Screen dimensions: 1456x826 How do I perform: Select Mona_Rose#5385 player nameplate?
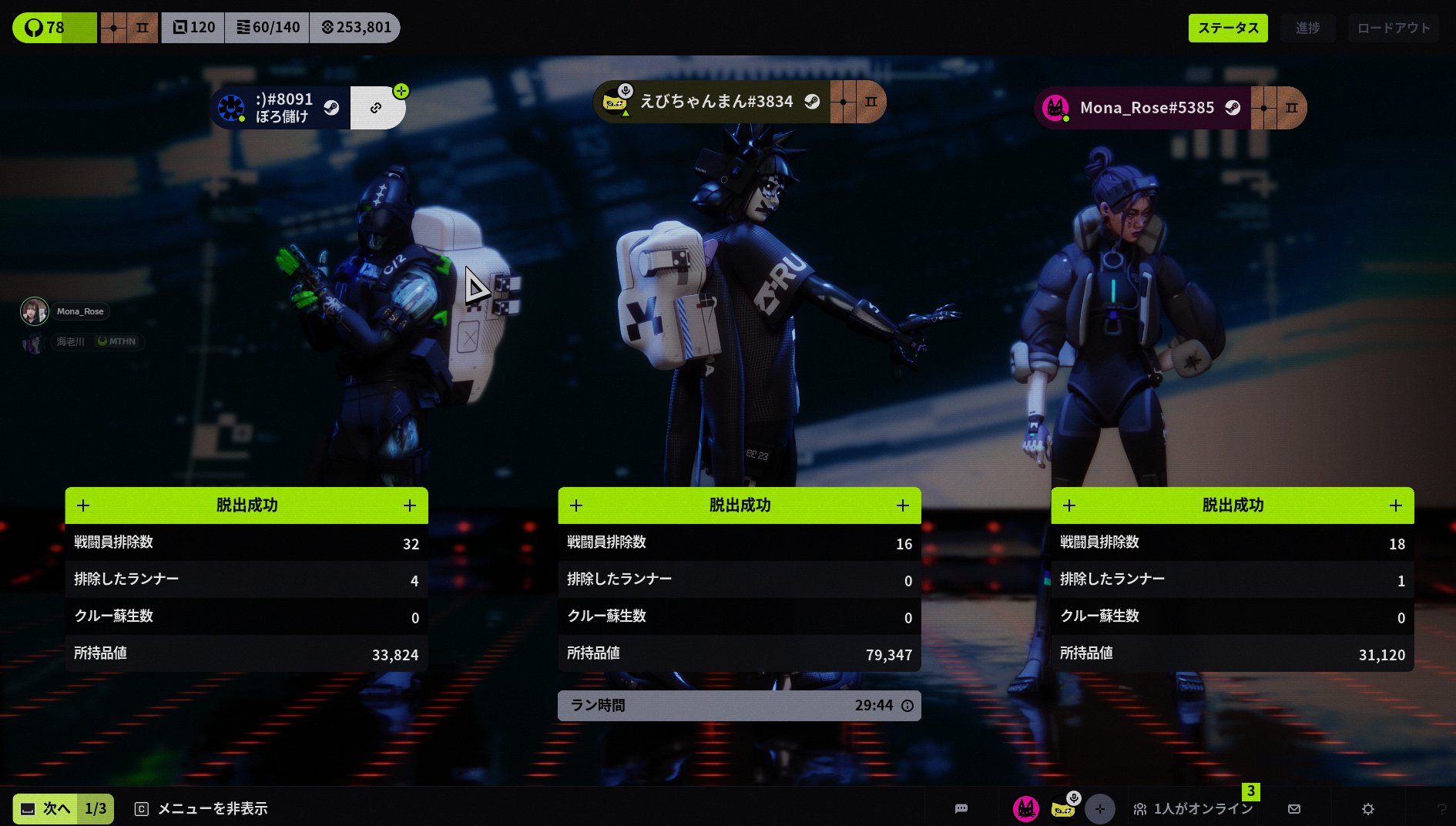(1146, 108)
